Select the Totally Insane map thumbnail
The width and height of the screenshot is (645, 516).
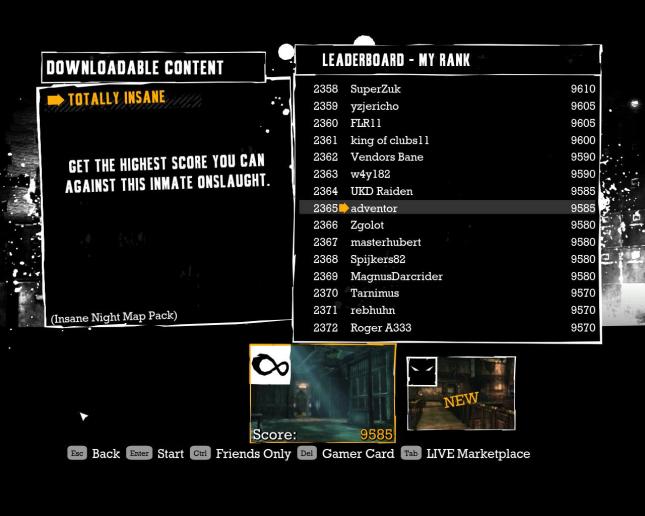pyautogui.click(x=322, y=393)
